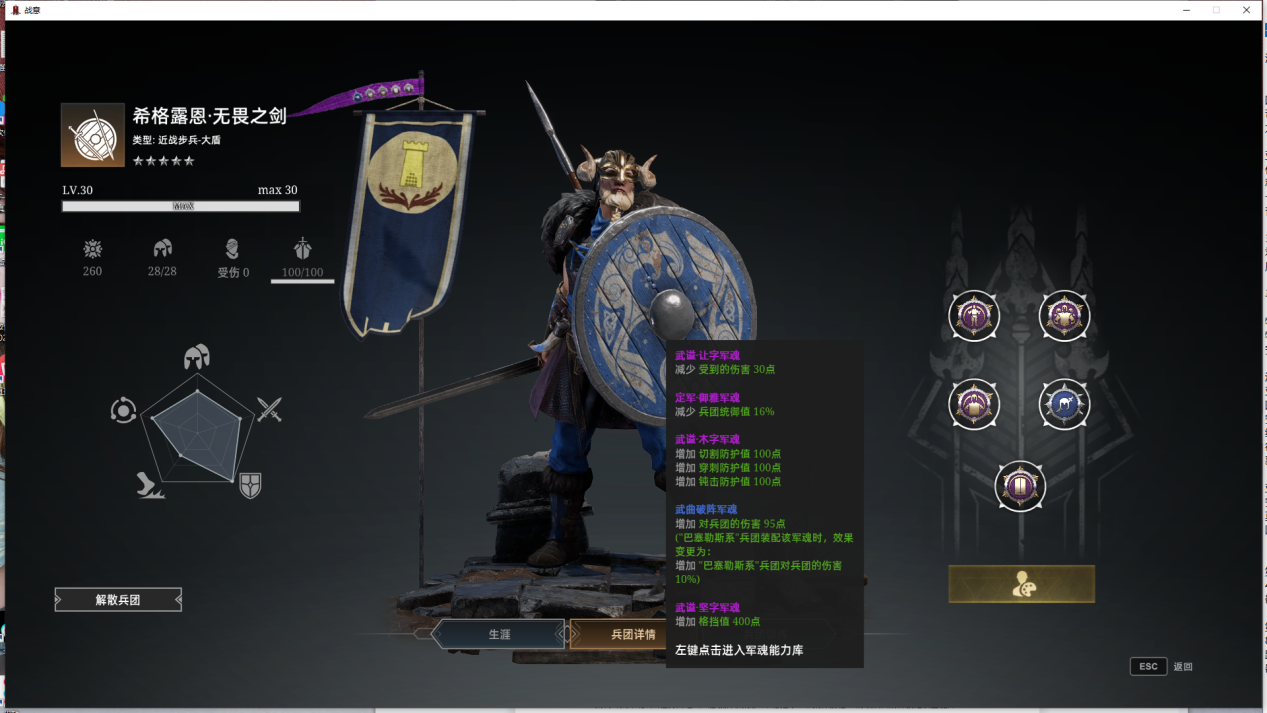Open the purple arched-helmet doctrine slot

[x=973, y=404]
